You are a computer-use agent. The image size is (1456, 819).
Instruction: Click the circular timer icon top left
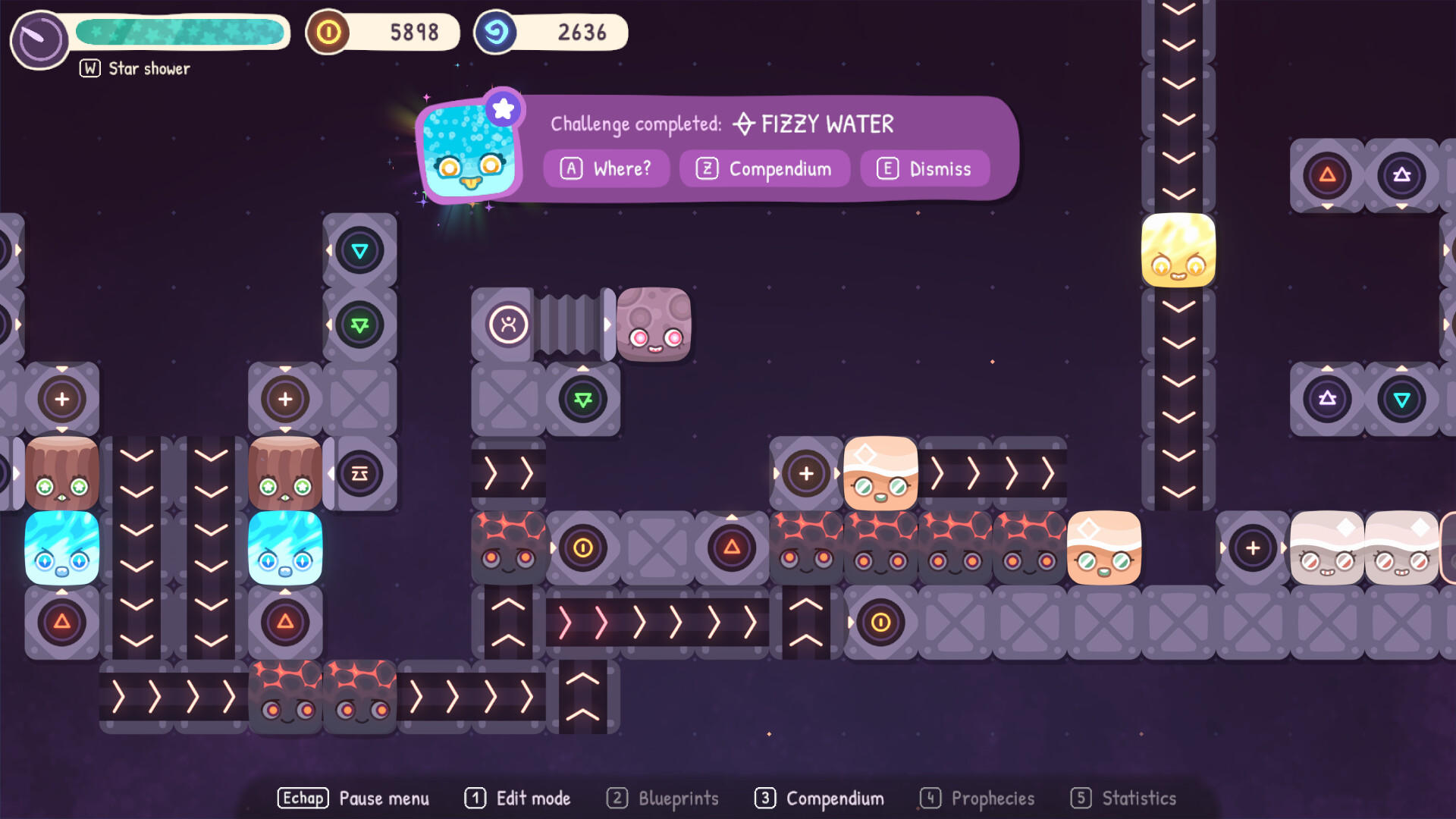pos(39,36)
